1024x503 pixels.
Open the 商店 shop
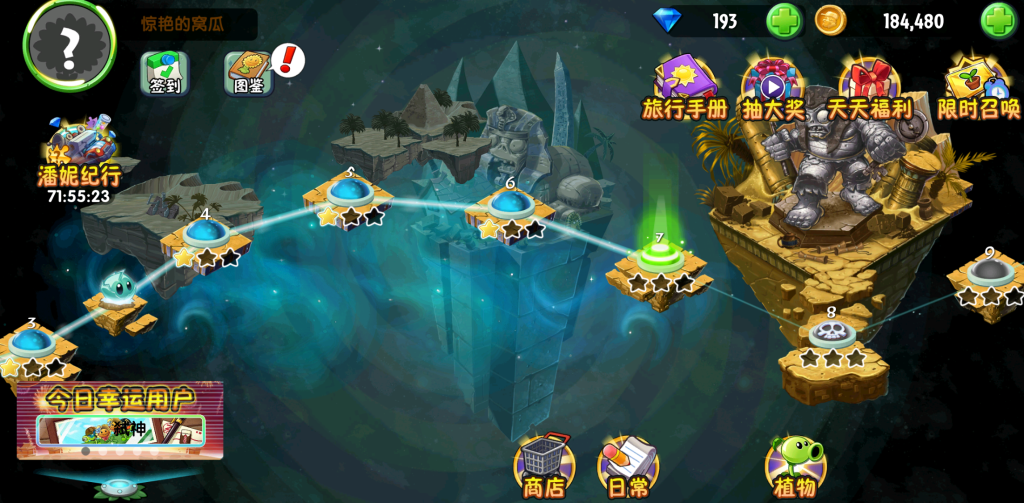click(544, 467)
